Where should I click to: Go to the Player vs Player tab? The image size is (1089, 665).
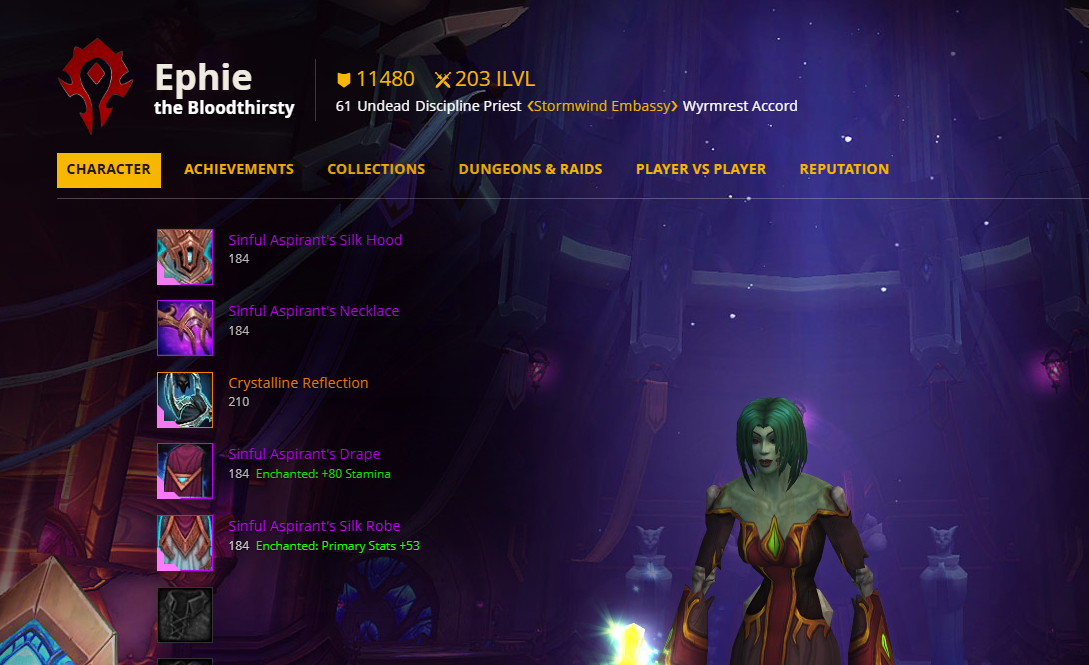[701, 170]
